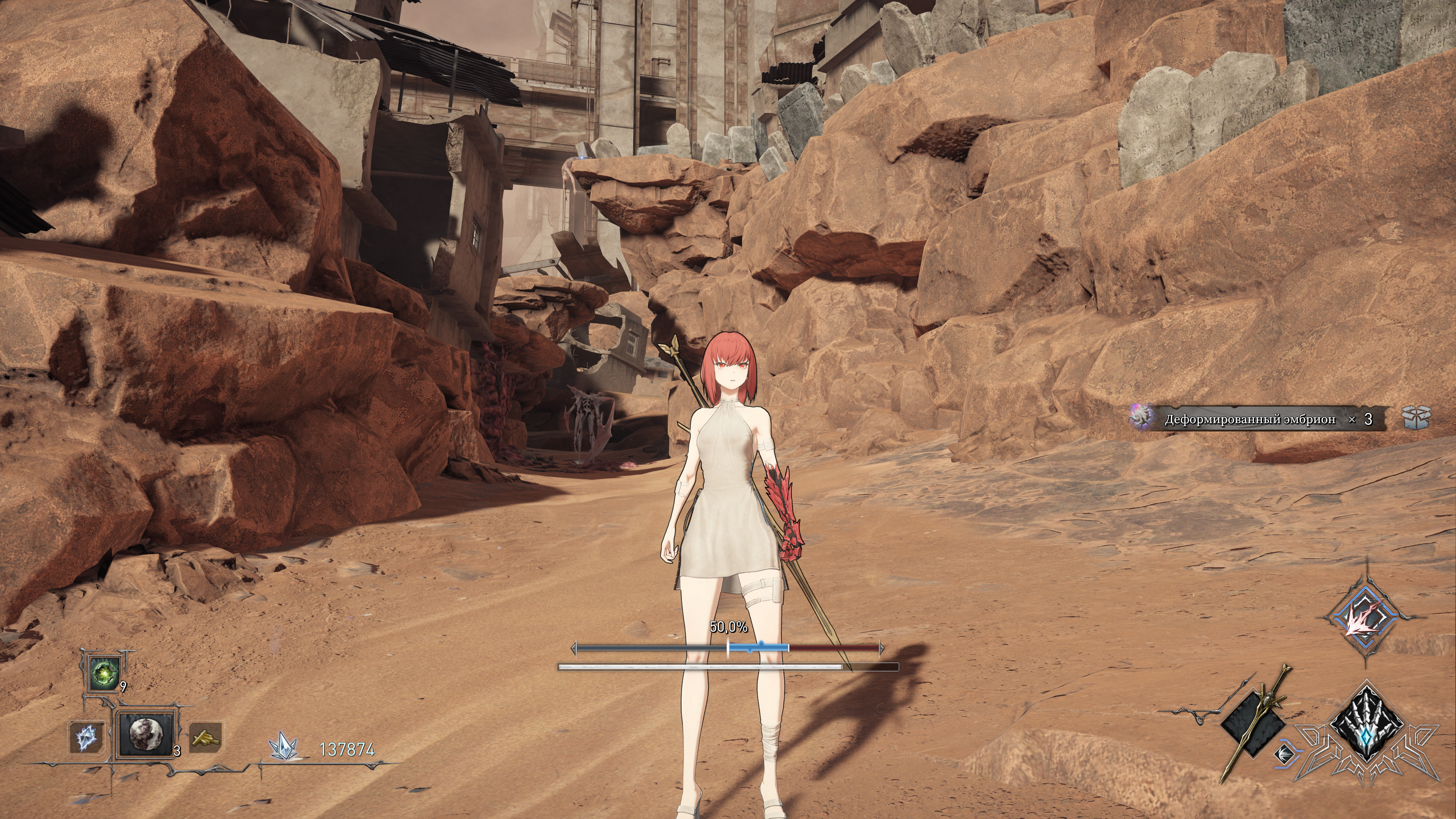This screenshot has width=1456, height=819.
Task: Click the small slash skill diamond
Action: tap(1281, 753)
